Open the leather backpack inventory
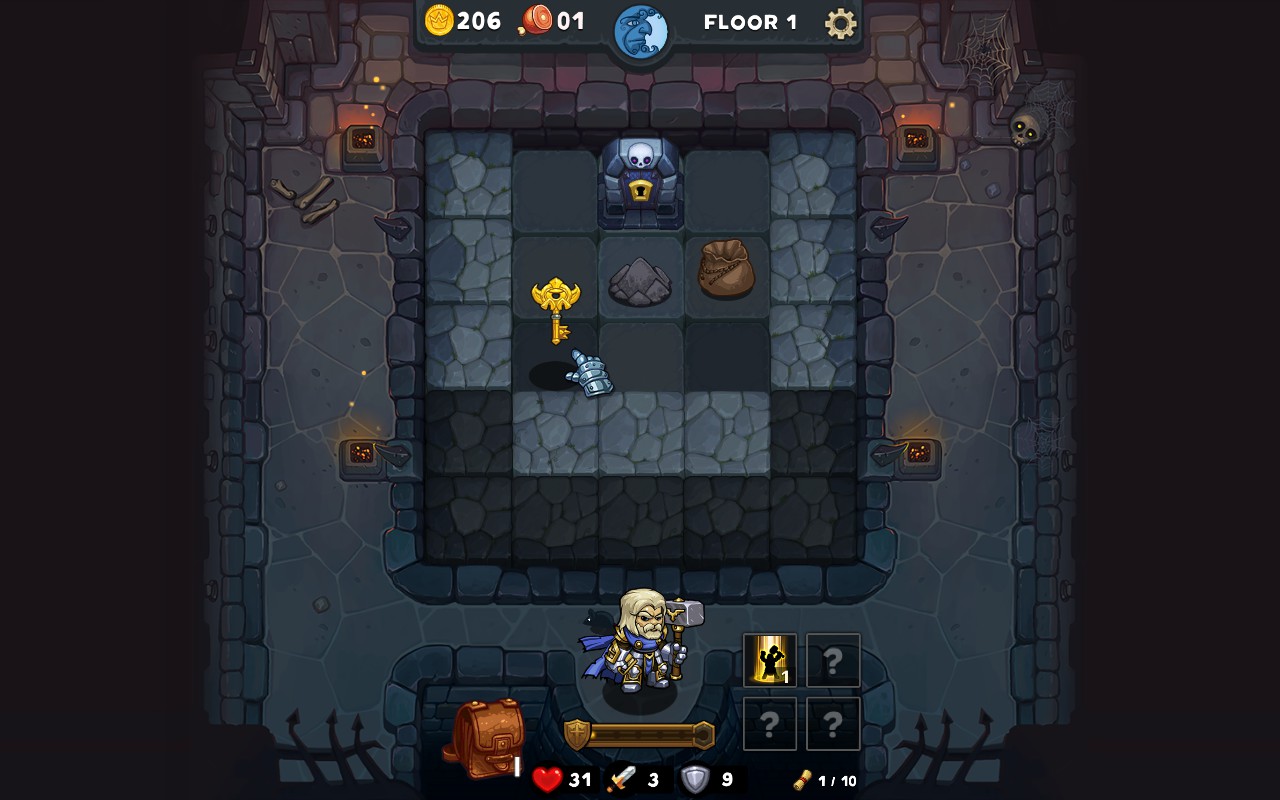The image size is (1280, 800). [x=485, y=738]
